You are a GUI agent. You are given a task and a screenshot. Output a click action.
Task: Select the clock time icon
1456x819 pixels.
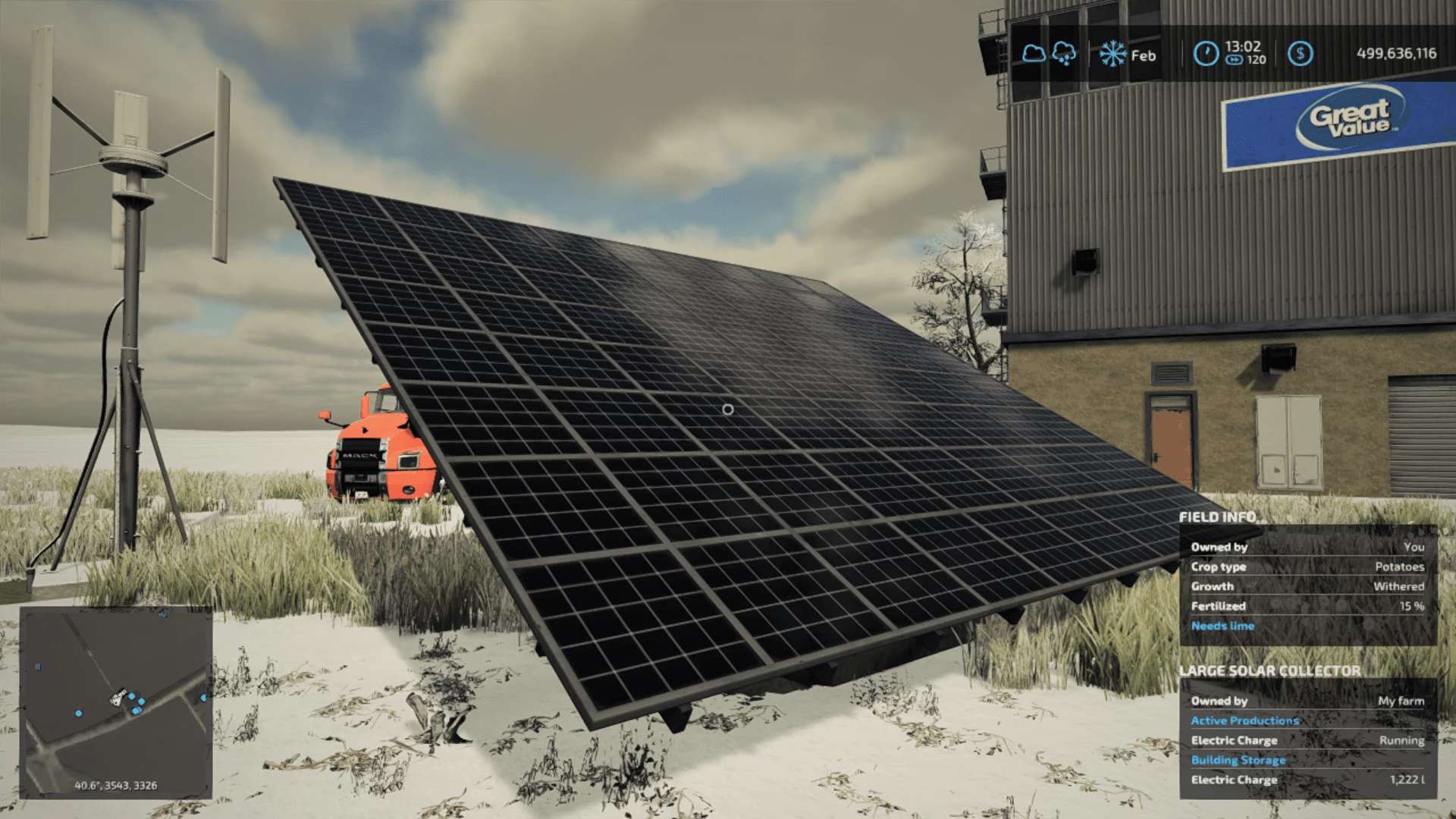click(1206, 54)
